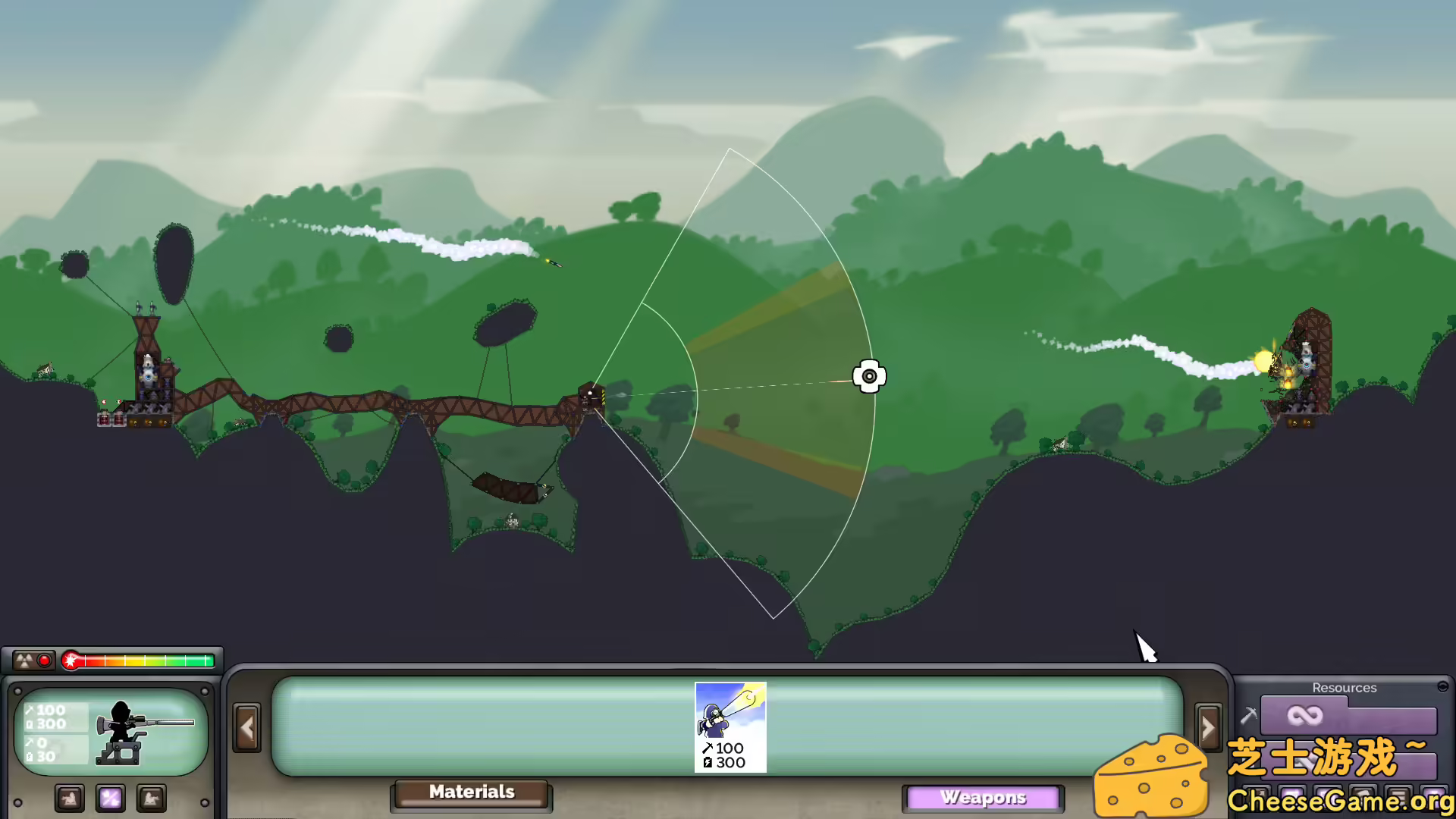Screen dimensions: 1456x819
Task: Click the pickaxe icon in the Resources panel
Action: [x=1249, y=715]
